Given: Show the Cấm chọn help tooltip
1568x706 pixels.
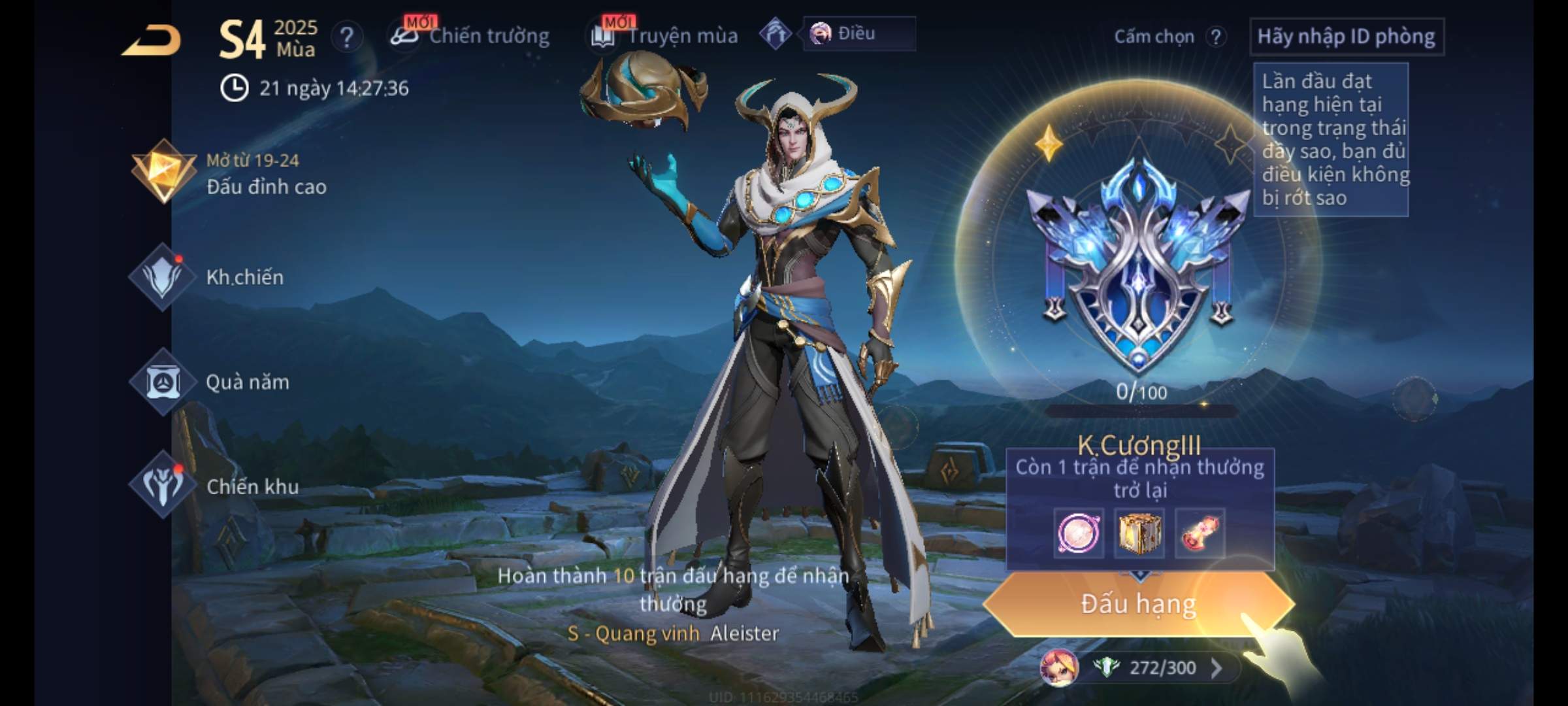Looking at the screenshot, I should click(1216, 37).
